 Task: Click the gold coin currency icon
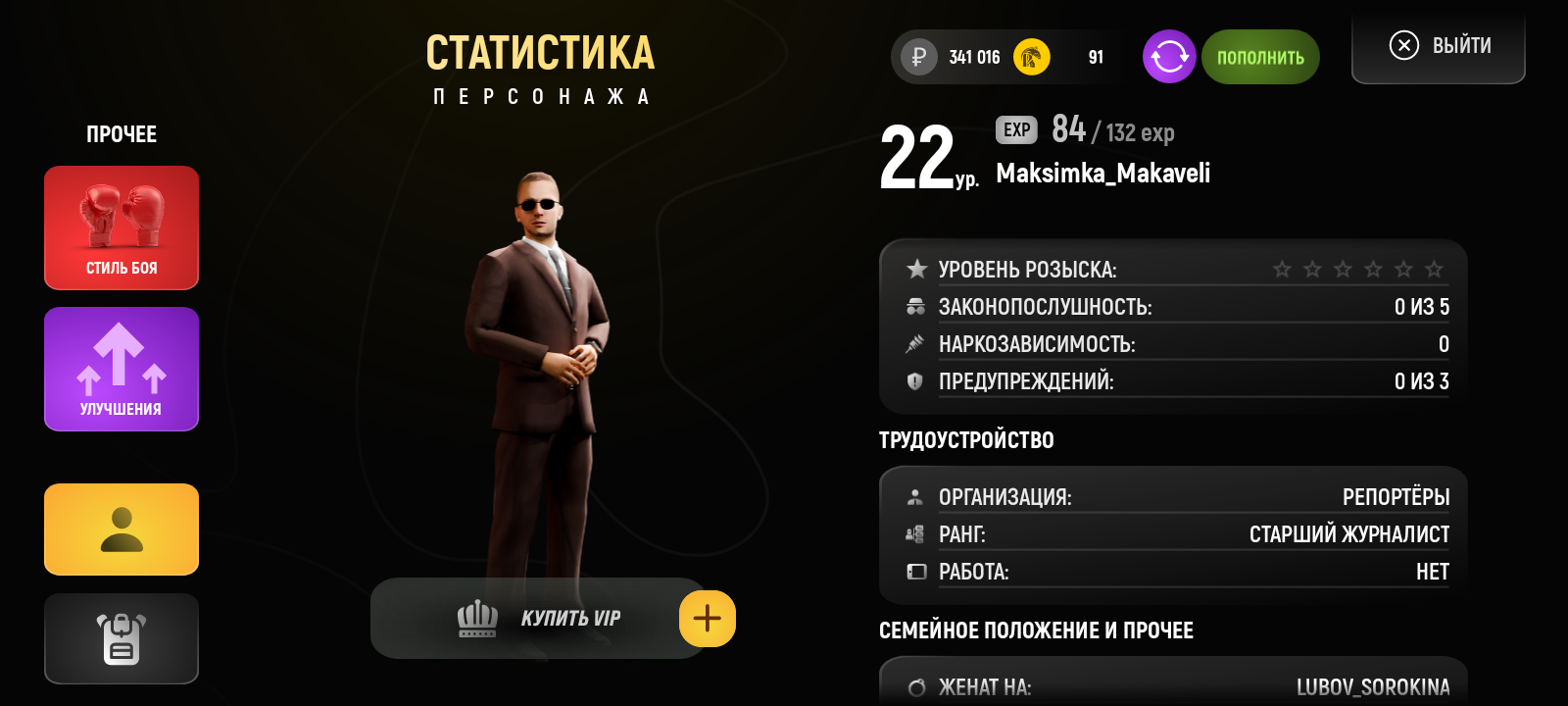1030,57
